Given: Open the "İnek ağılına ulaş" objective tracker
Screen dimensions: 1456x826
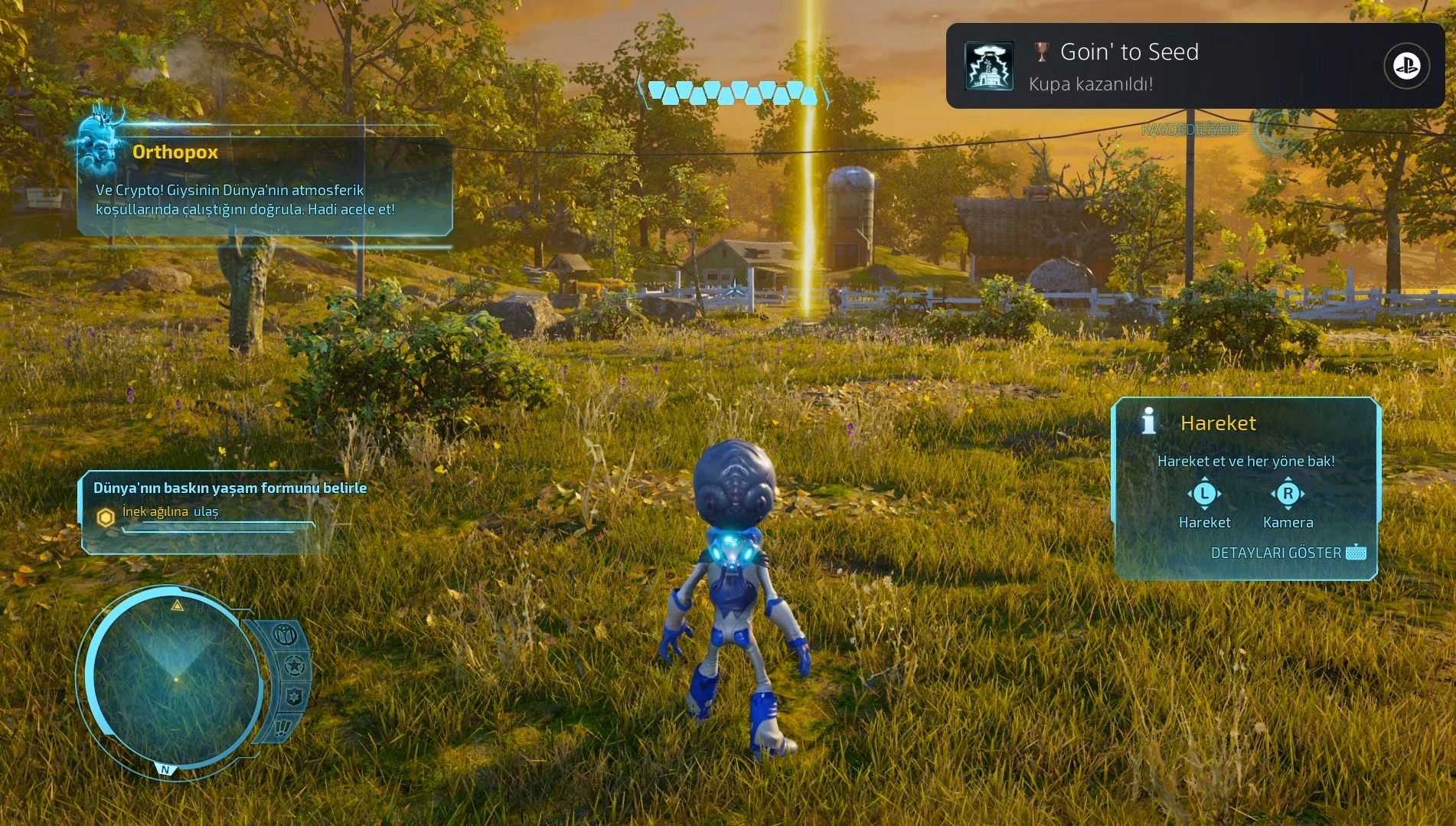Looking at the screenshot, I should (x=170, y=511).
